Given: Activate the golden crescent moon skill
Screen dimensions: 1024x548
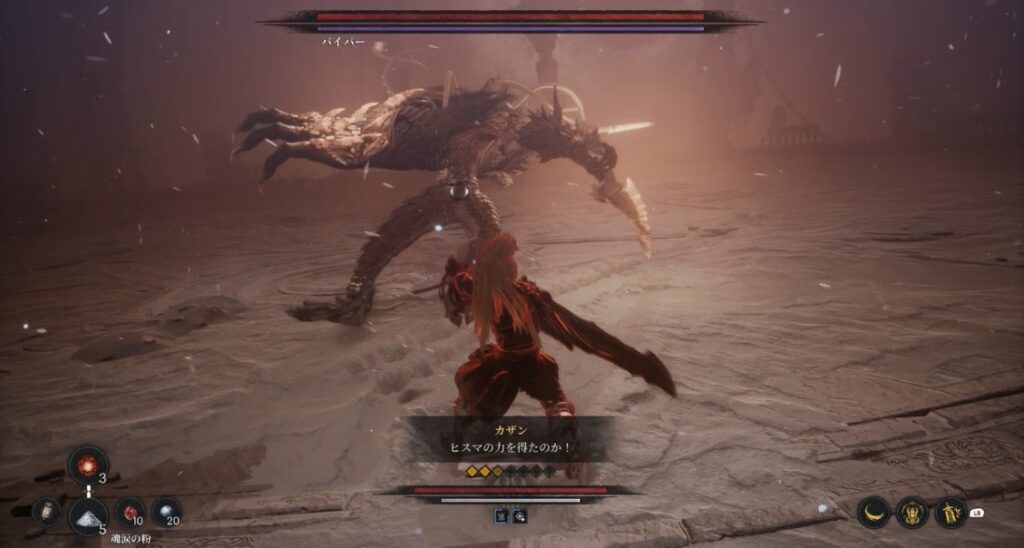Looking at the screenshot, I should [873, 512].
